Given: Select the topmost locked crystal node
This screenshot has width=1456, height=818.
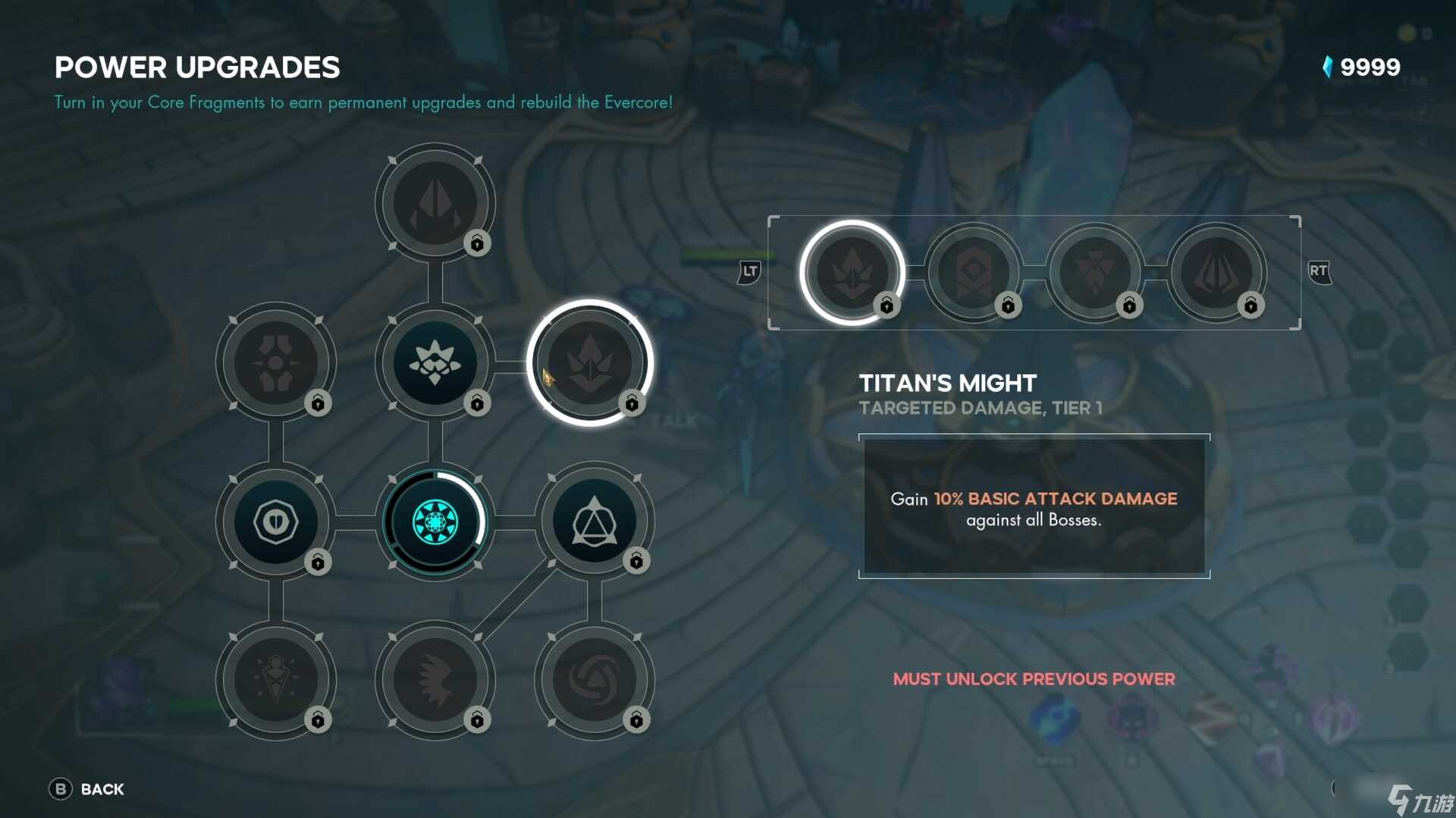Looking at the screenshot, I should [x=436, y=201].
